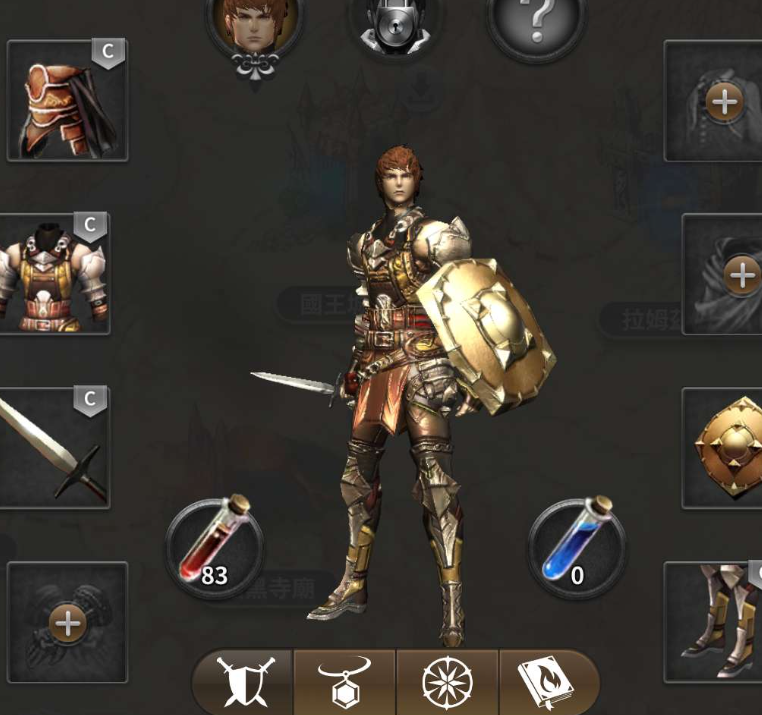
Task: Open the question mark help button
Action: (x=535, y=22)
